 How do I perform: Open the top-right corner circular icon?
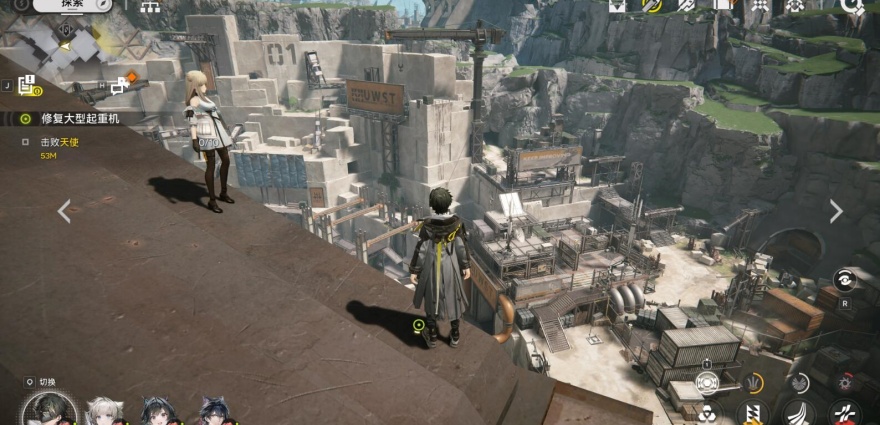point(852,6)
